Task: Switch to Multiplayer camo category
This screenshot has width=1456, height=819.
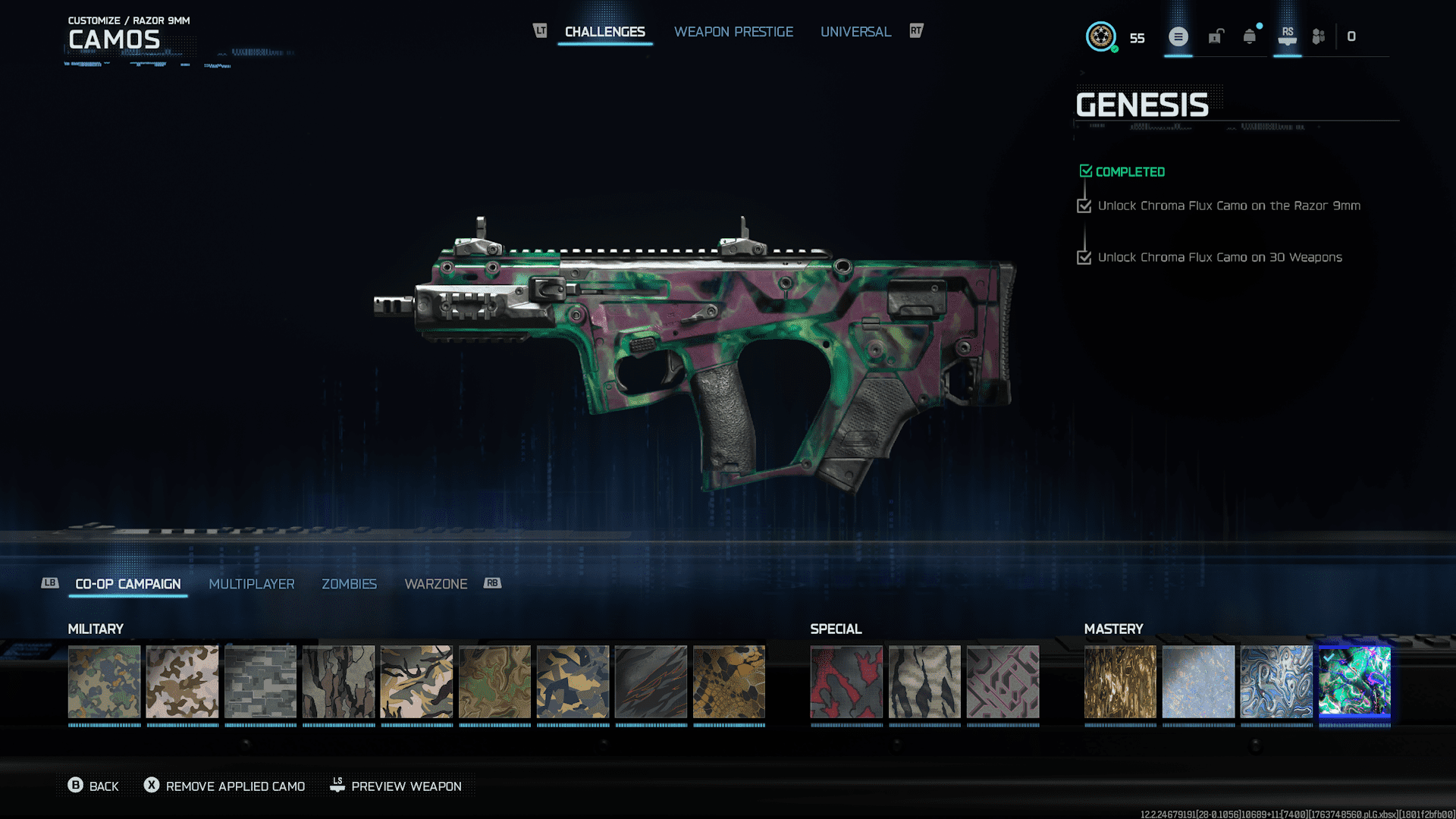Action: pos(252,584)
